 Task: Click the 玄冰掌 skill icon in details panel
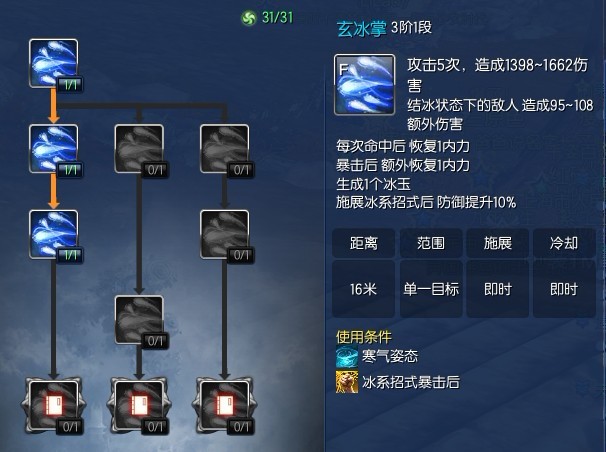(x=363, y=83)
